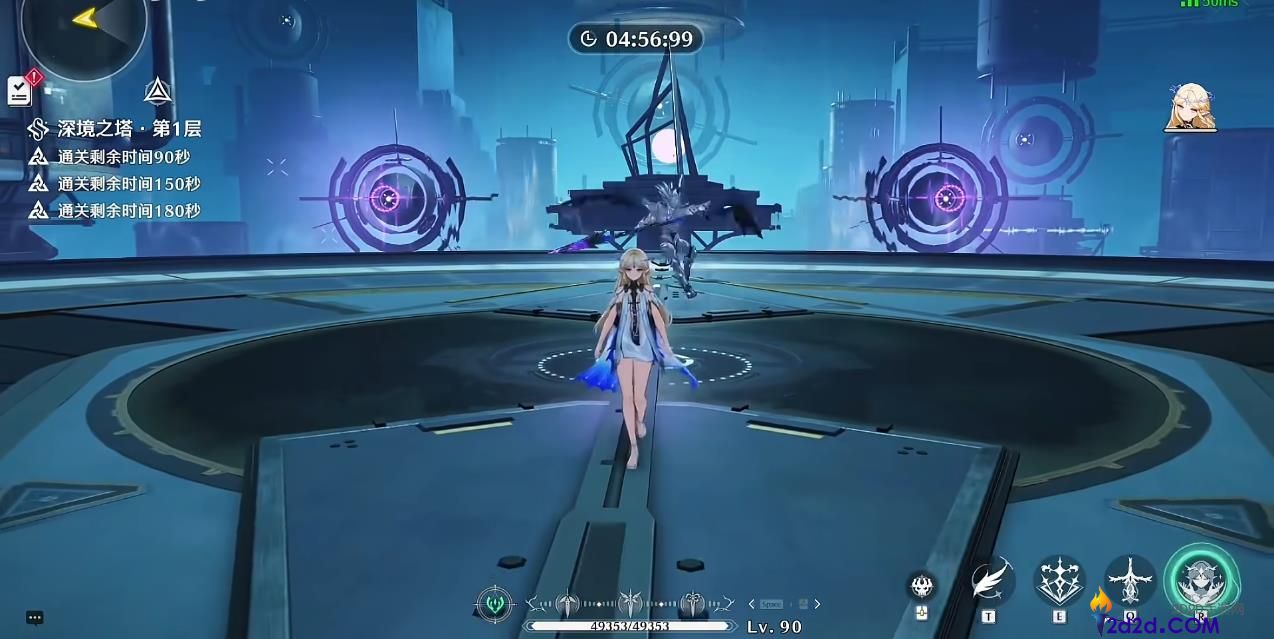The image size is (1274, 639).
Task: Trigger the cross-star emblem skill
Action: point(1058,581)
